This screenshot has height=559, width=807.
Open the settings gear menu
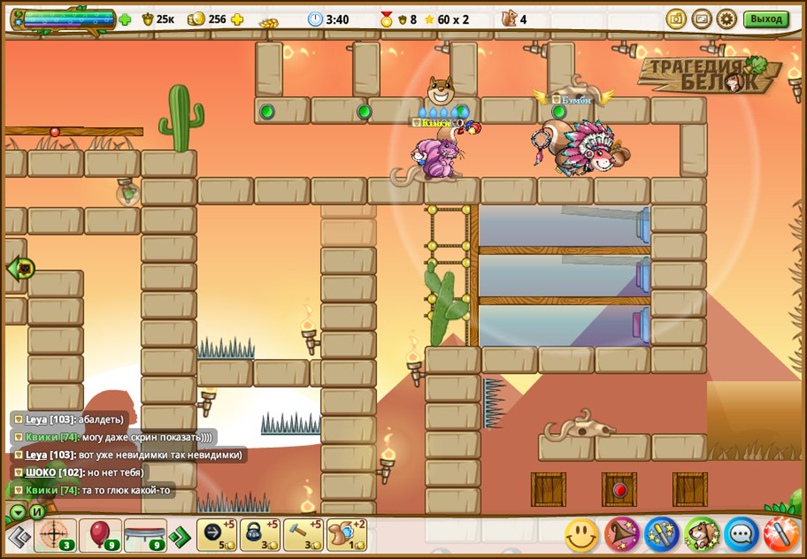click(x=727, y=19)
